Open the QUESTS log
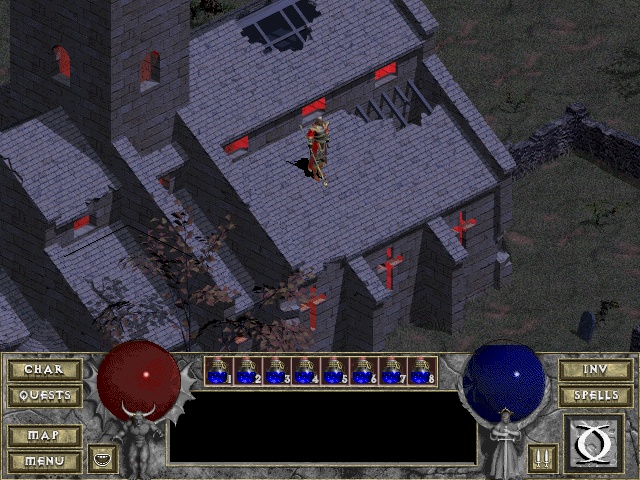Screen dimensions: 640x480 pos(44,395)
